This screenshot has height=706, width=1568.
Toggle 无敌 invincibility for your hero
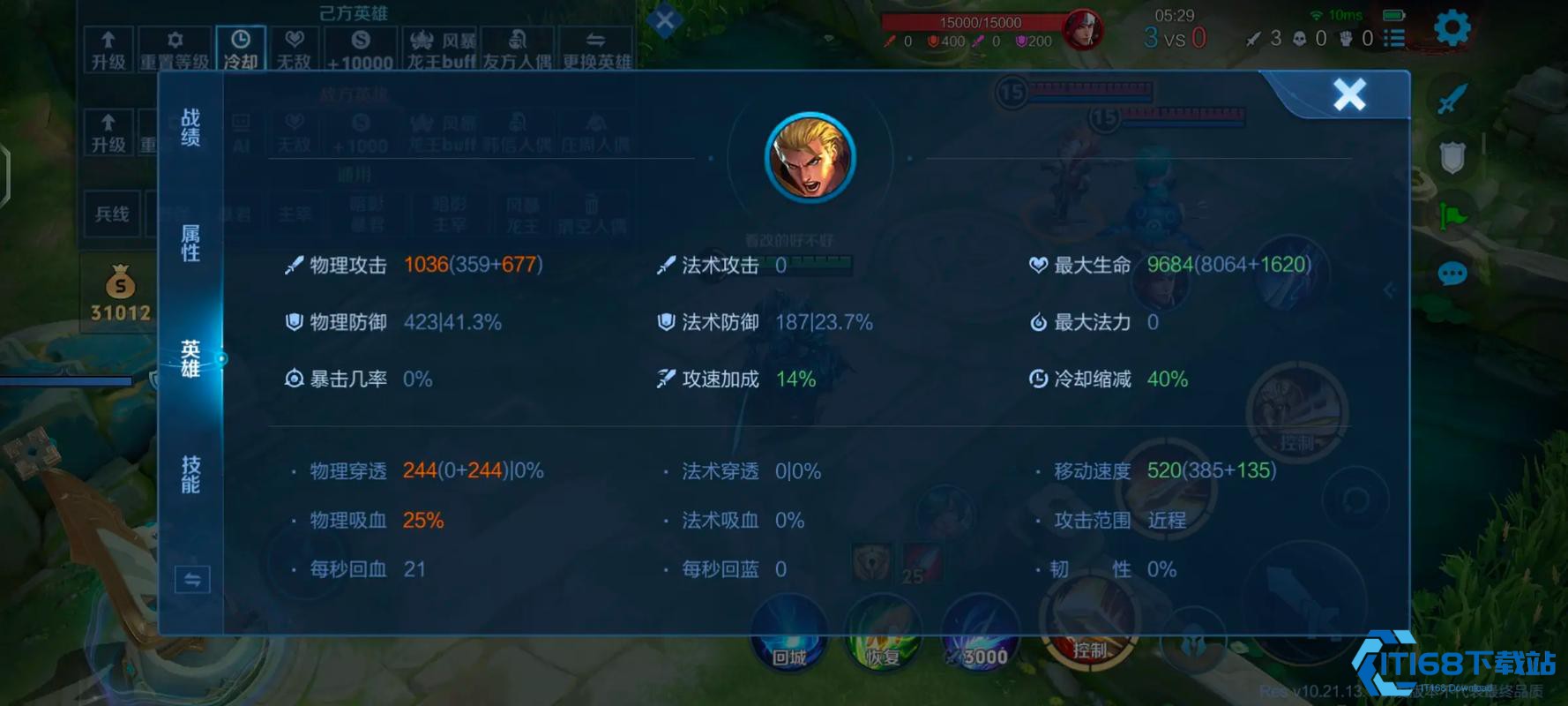click(x=295, y=46)
